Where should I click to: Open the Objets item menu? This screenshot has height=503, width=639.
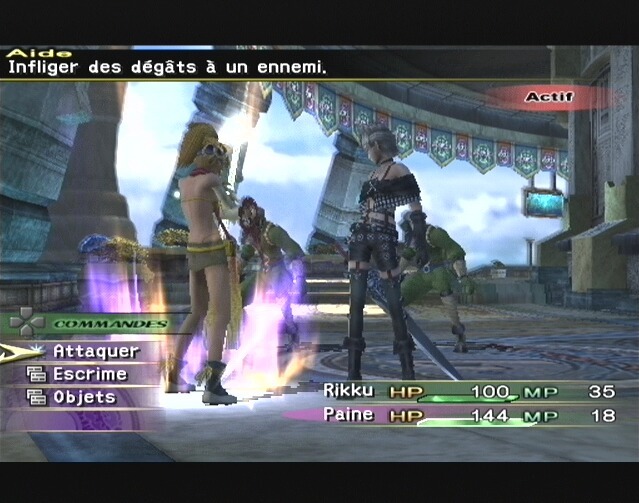pyautogui.click(x=84, y=397)
